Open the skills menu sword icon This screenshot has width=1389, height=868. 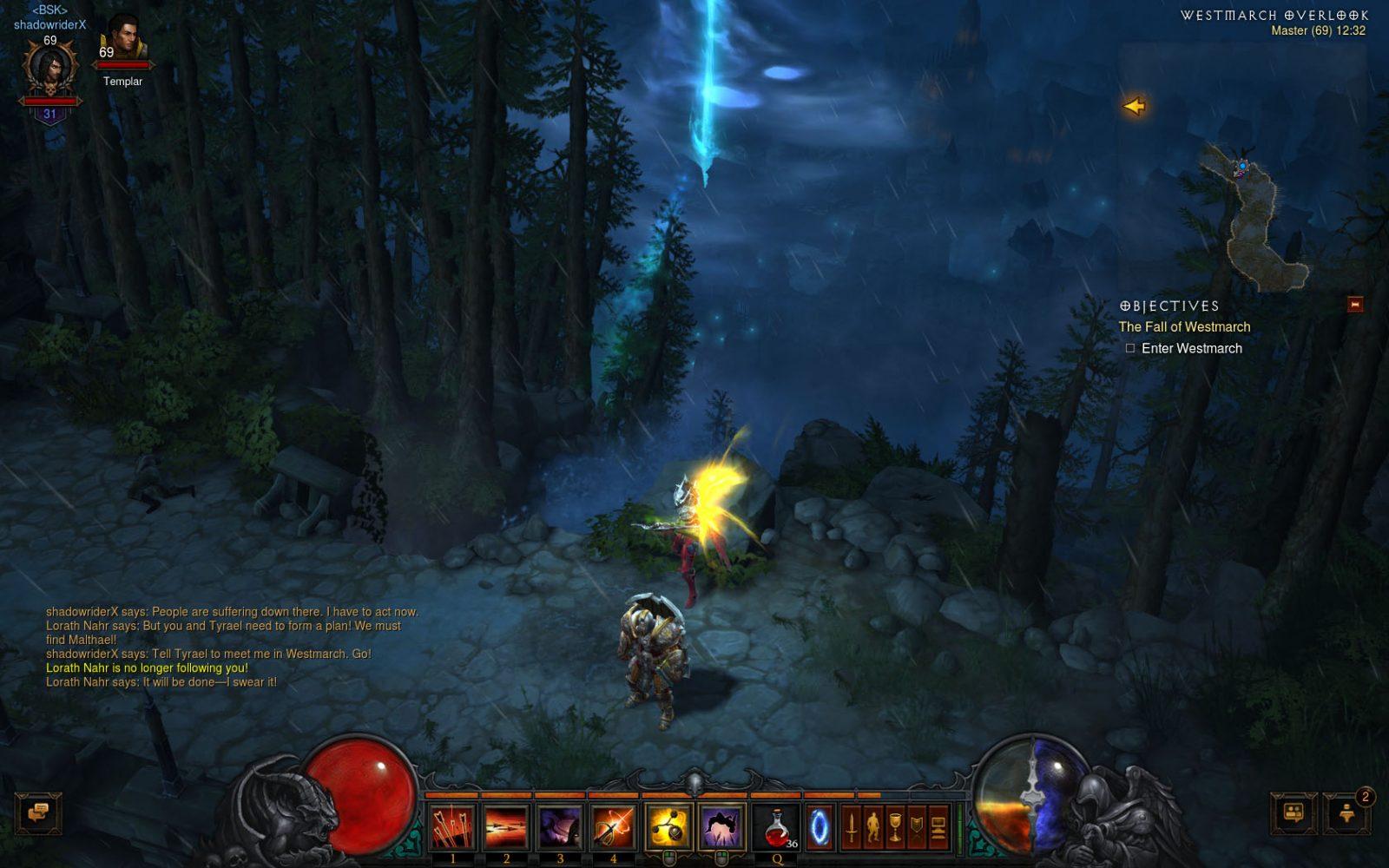[x=852, y=826]
